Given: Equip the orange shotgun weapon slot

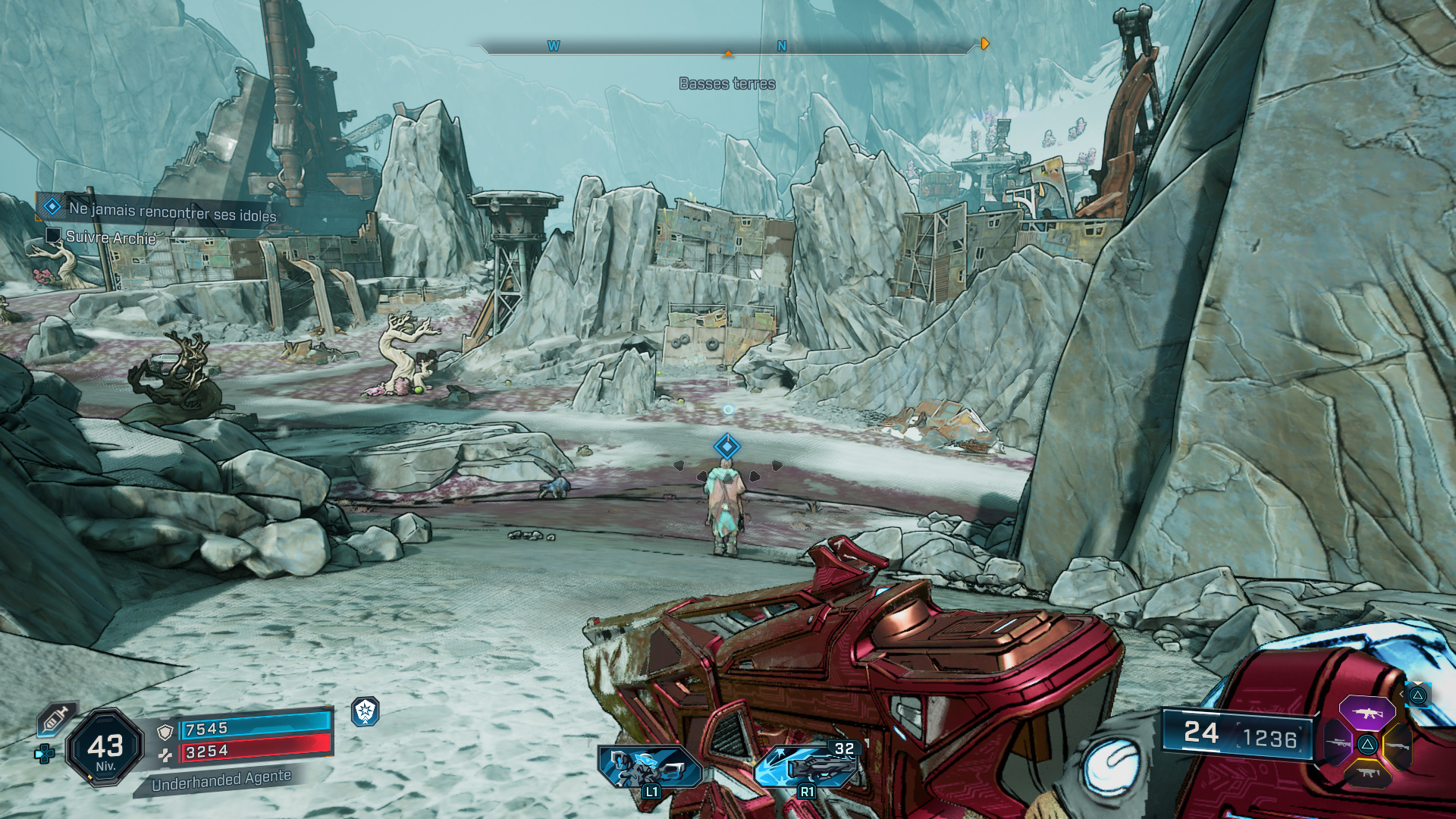Looking at the screenshot, I should [x=1397, y=745].
